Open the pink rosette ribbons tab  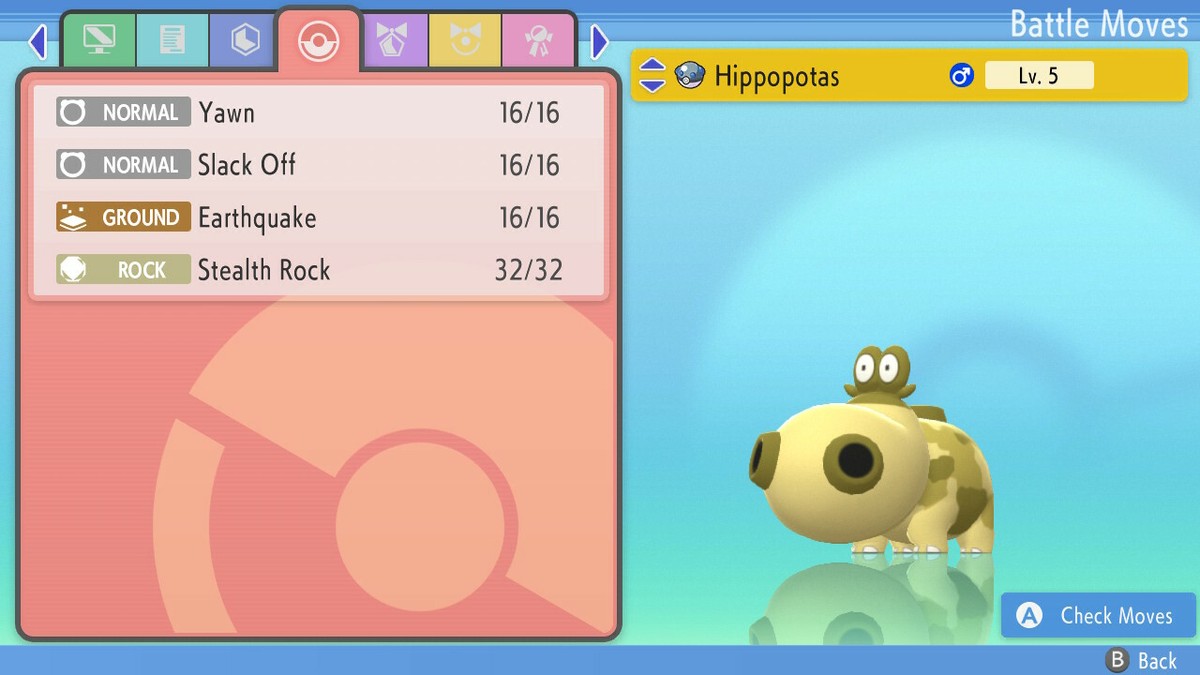coord(538,40)
